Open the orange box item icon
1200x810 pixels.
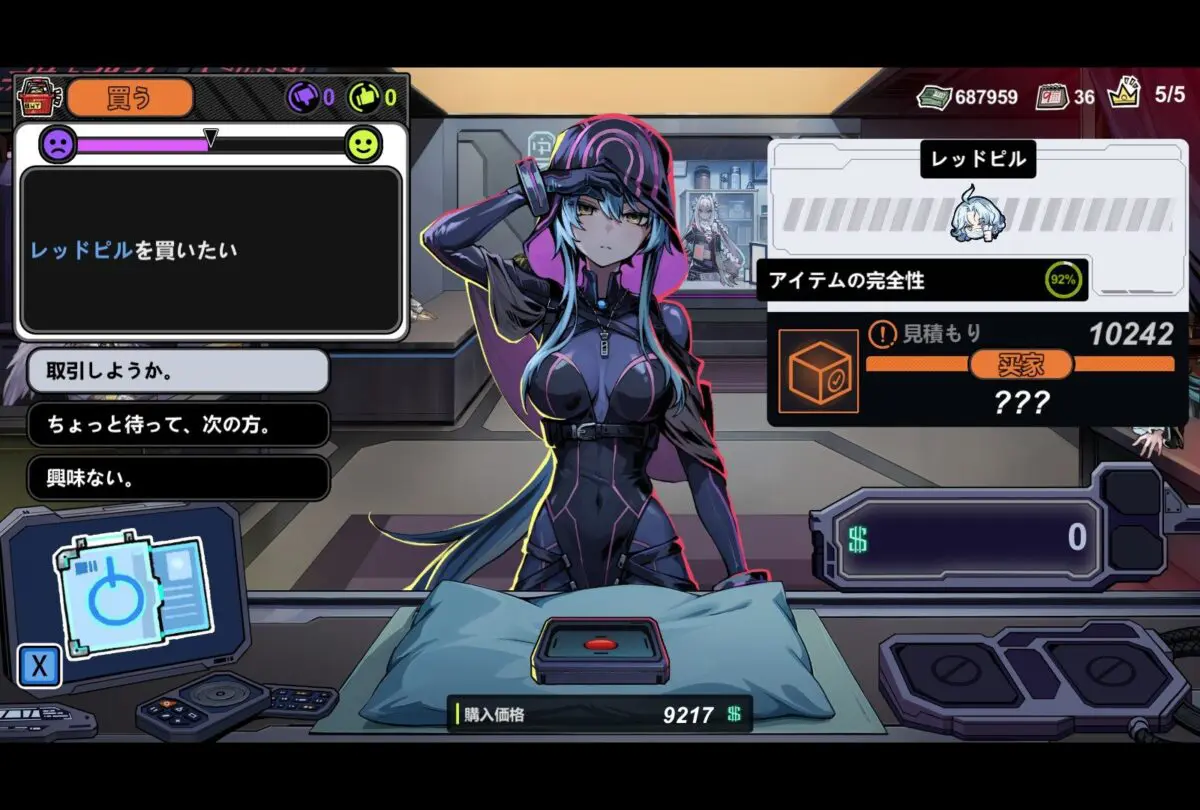point(818,371)
